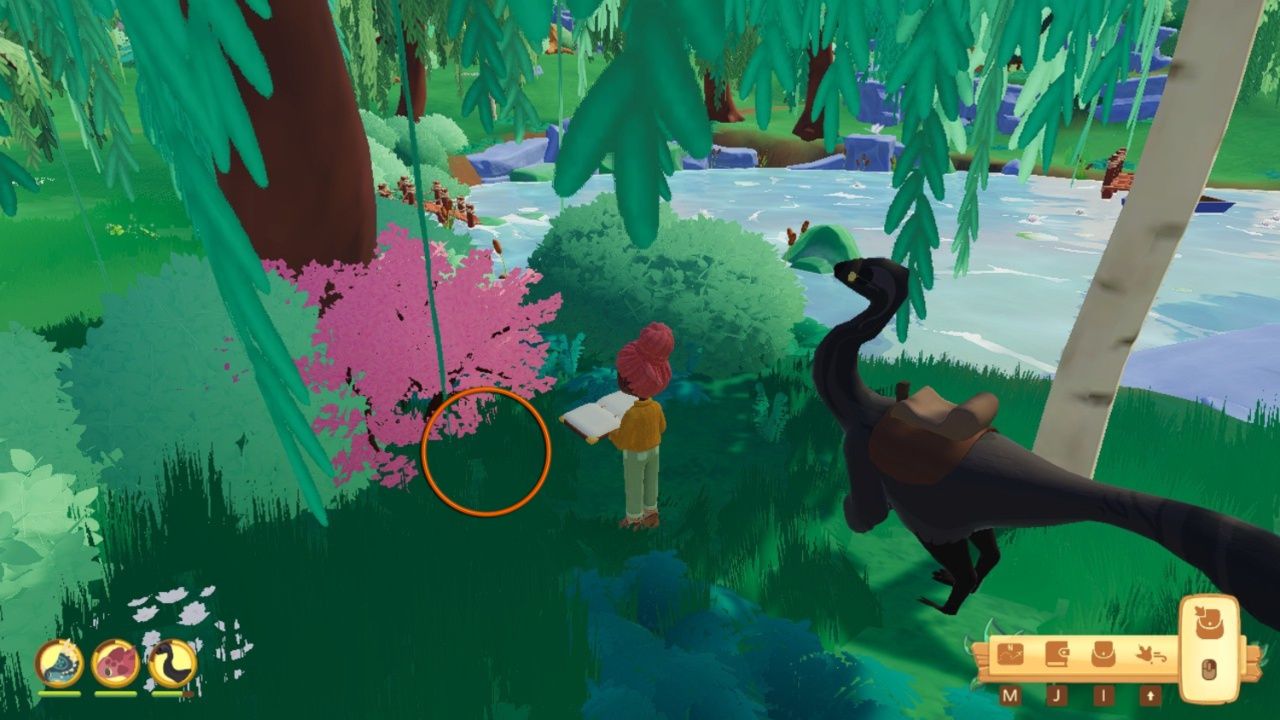Click the up-arrow keybind tag
The width and height of the screenshot is (1280, 720).
point(1150,694)
